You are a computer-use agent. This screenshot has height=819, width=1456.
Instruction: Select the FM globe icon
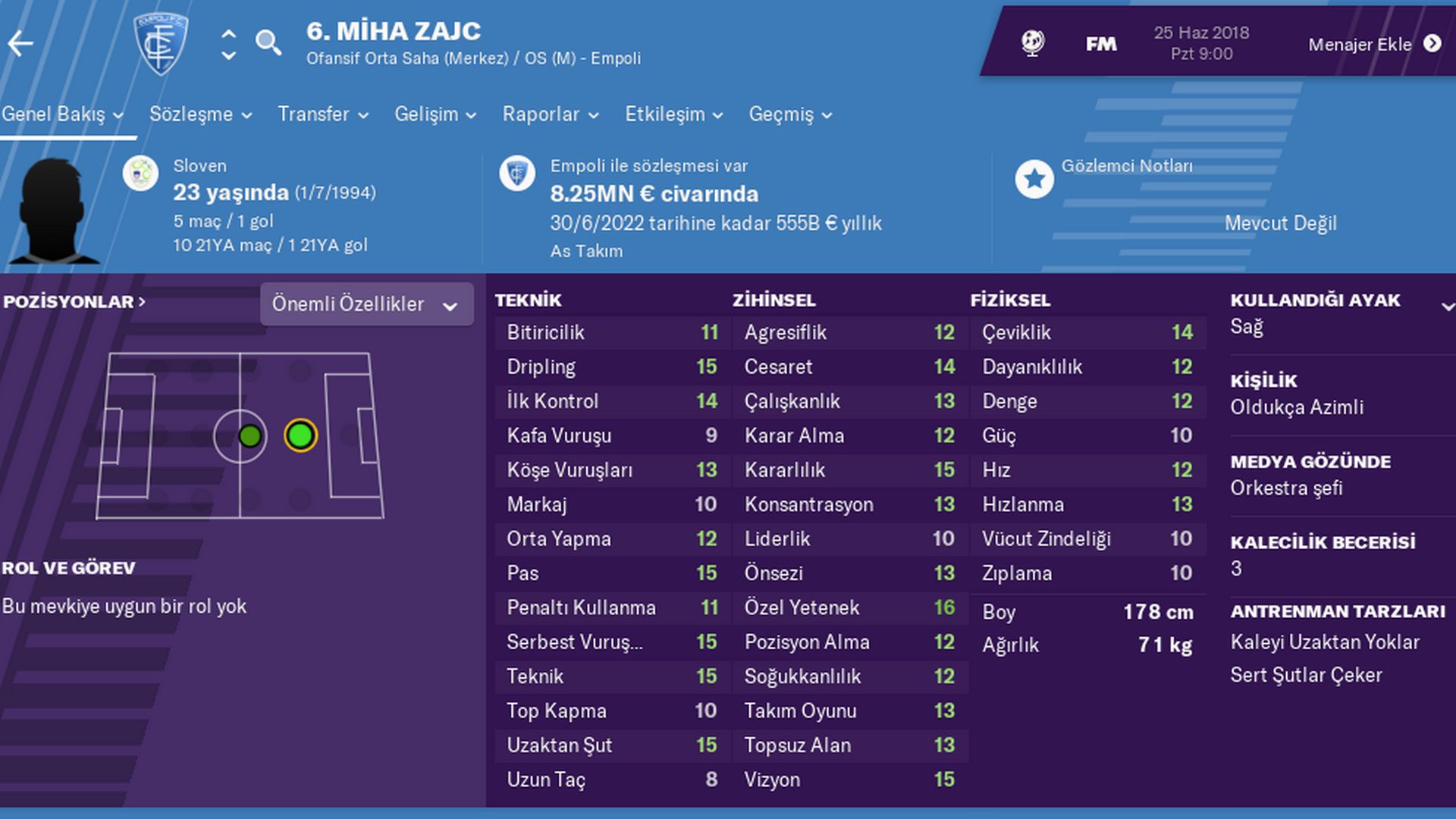pos(1031,43)
